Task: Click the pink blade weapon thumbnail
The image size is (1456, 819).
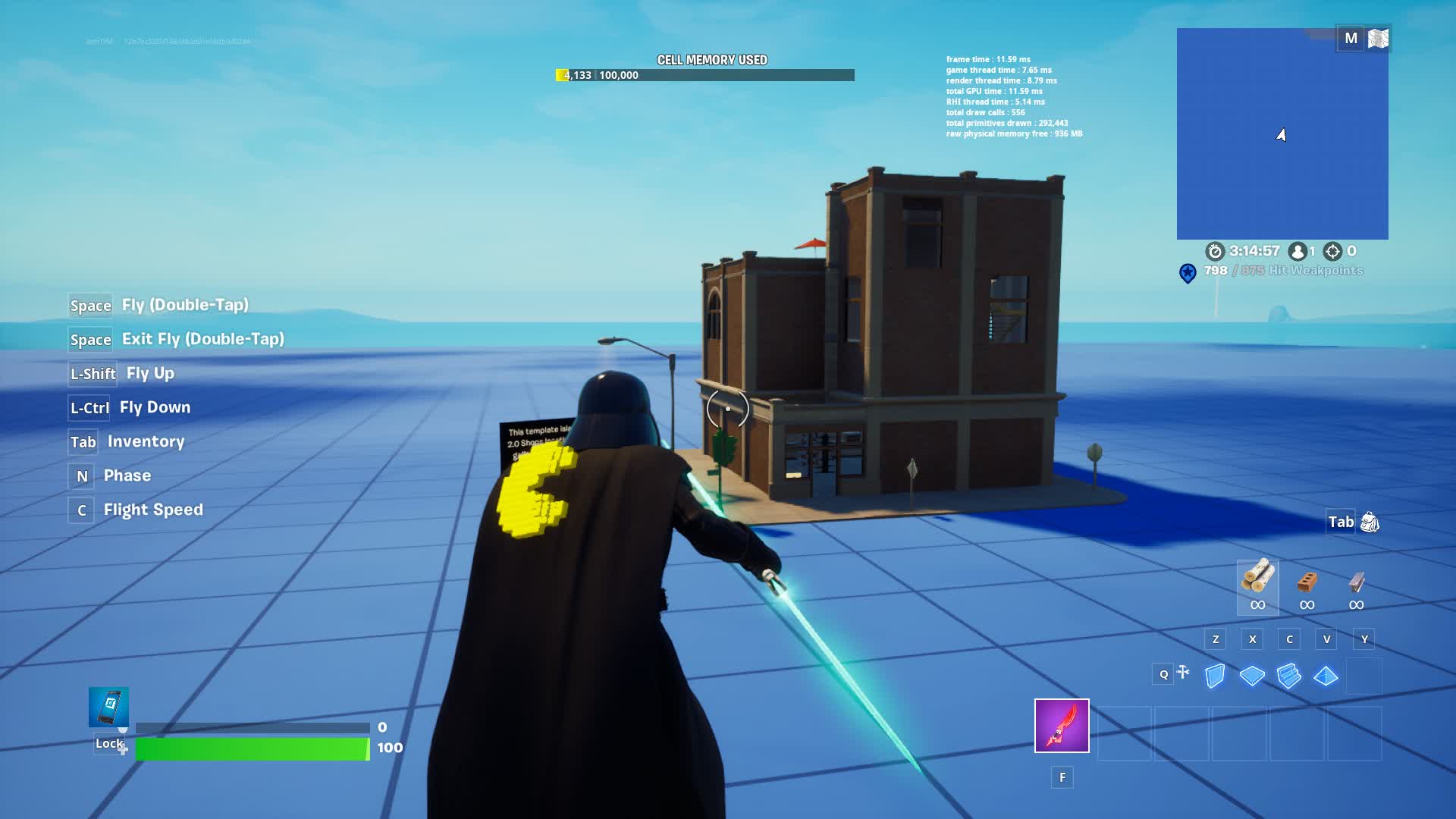Action: tap(1062, 726)
